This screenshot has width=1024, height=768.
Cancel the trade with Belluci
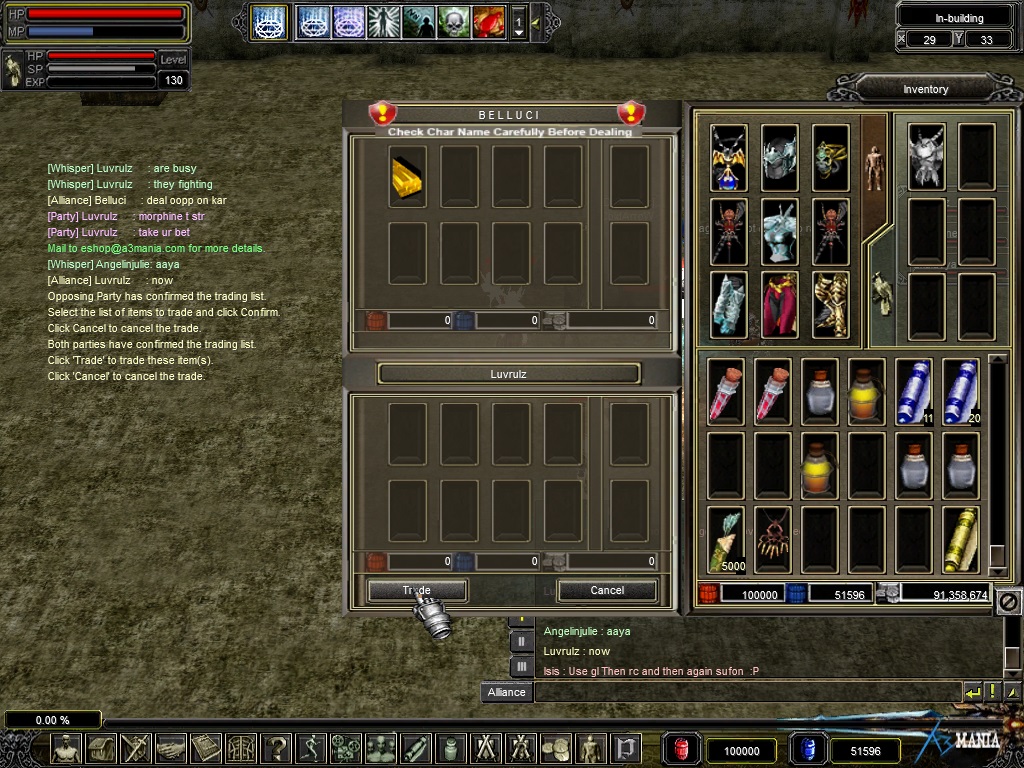click(x=607, y=591)
